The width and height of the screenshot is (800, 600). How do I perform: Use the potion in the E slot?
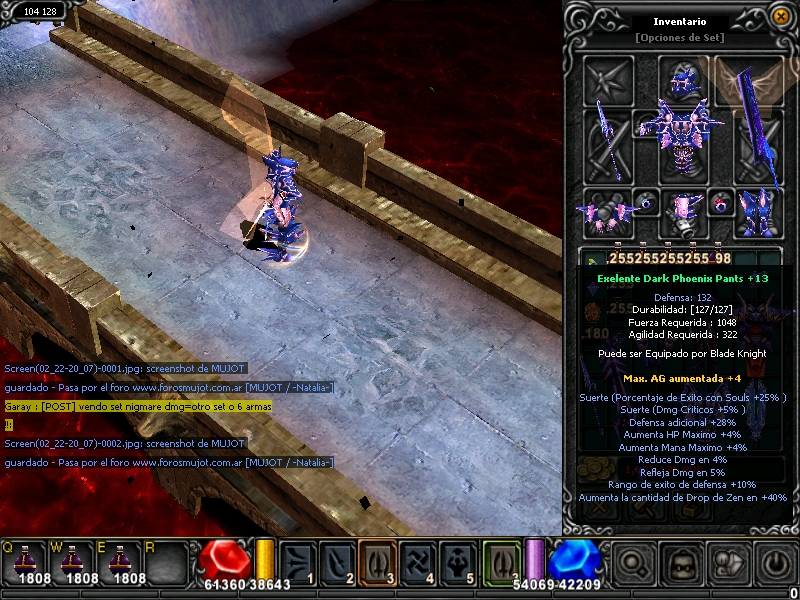click(121, 562)
